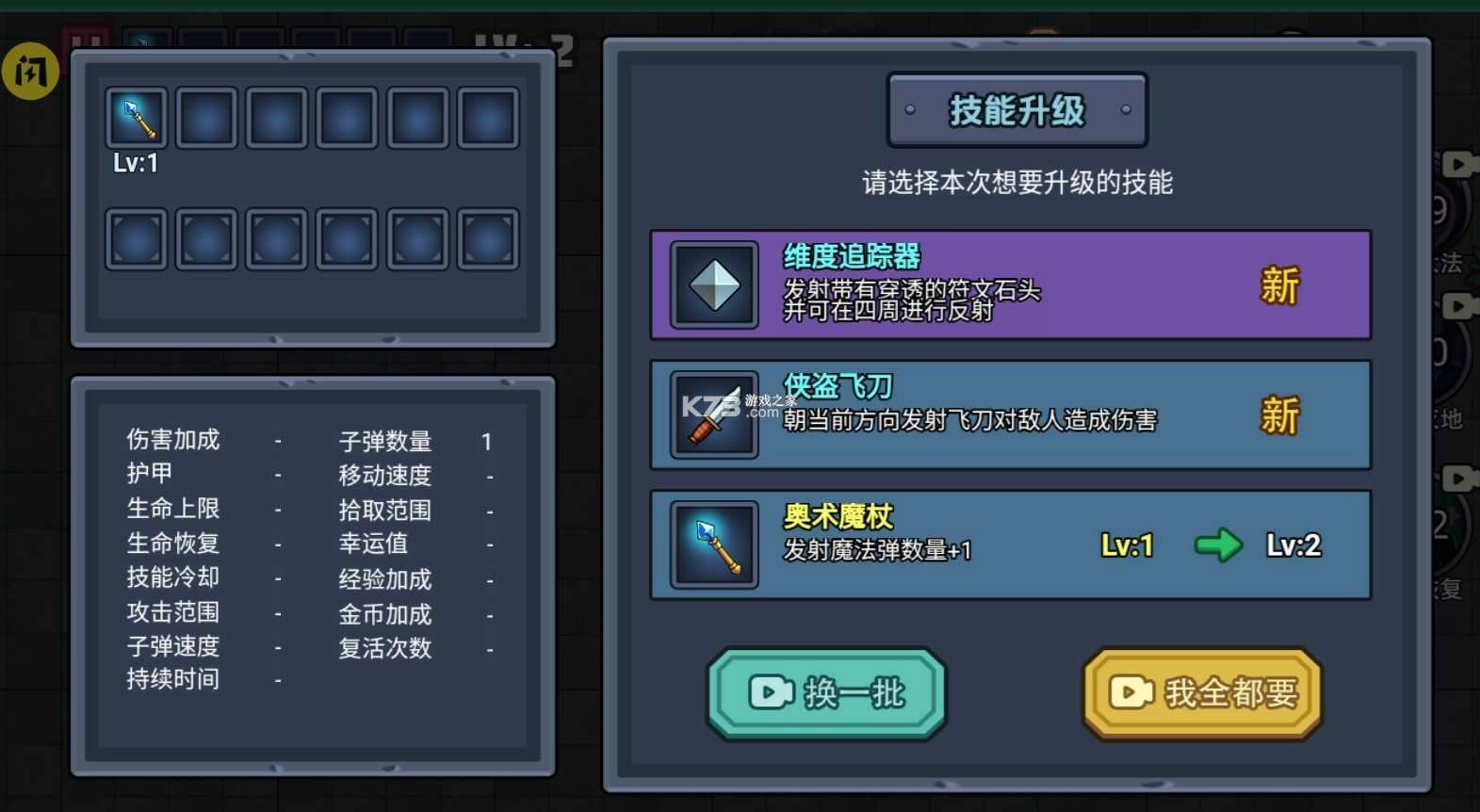Select the 奥术魔杖 wand skill icon
Viewport: 1480px width, 812px height.
coord(713,544)
